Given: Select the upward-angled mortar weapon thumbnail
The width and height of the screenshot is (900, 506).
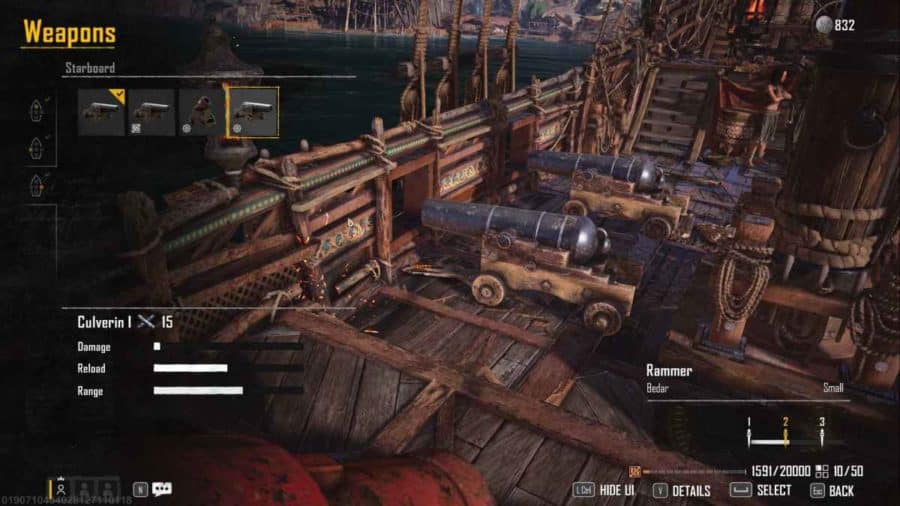Looking at the screenshot, I should [202, 112].
